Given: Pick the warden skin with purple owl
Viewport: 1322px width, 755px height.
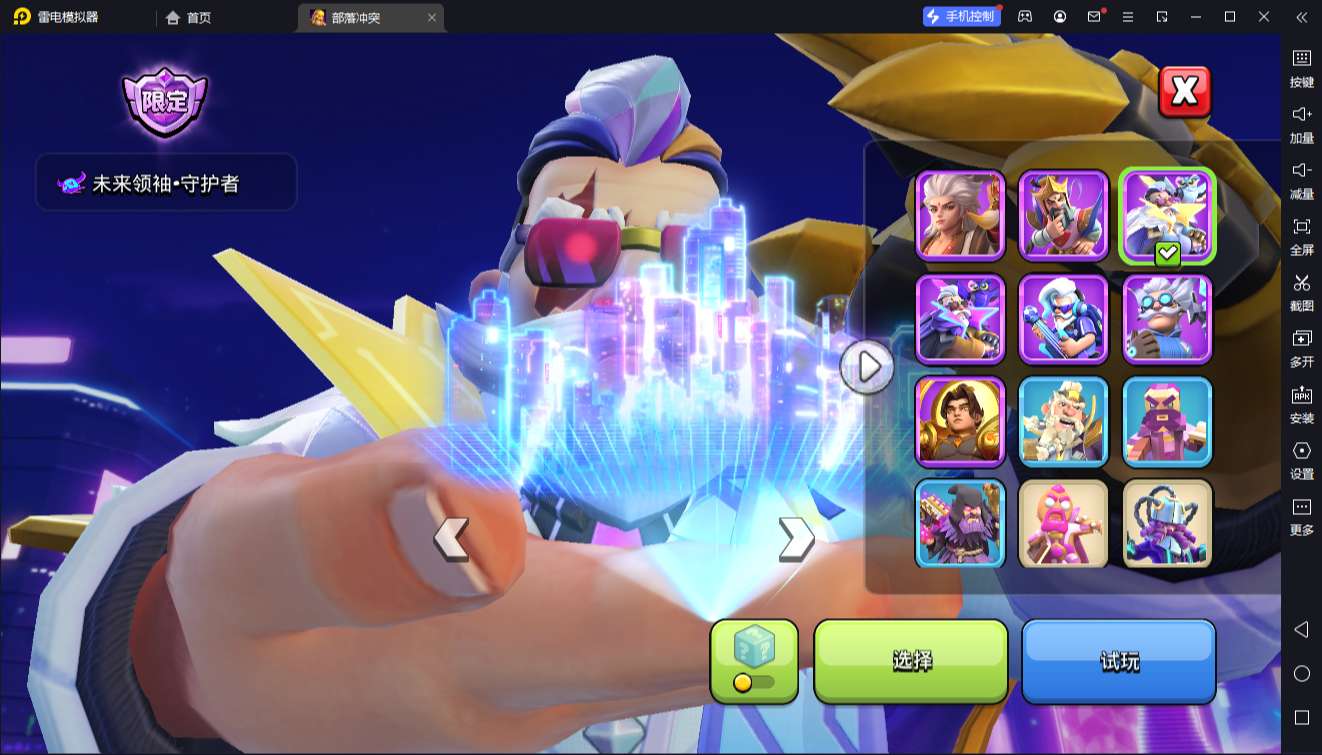Looking at the screenshot, I should pos(960,319).
